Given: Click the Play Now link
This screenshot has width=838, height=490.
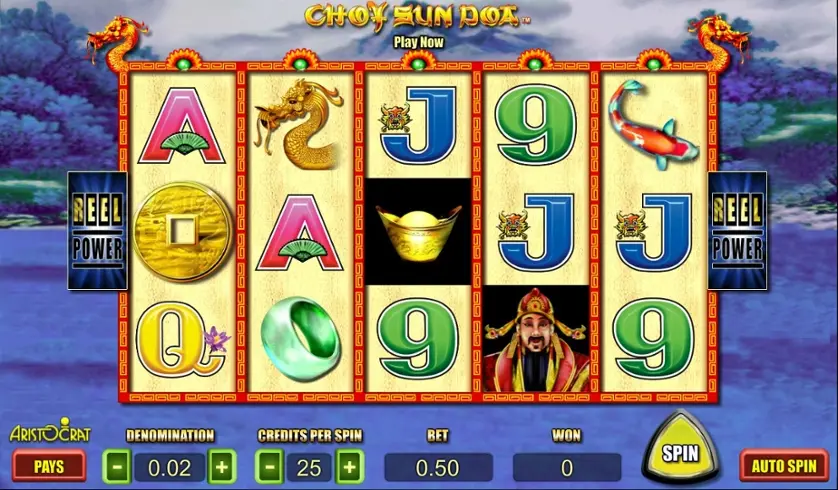Looking at the screenshot, I should coord(418,42).
